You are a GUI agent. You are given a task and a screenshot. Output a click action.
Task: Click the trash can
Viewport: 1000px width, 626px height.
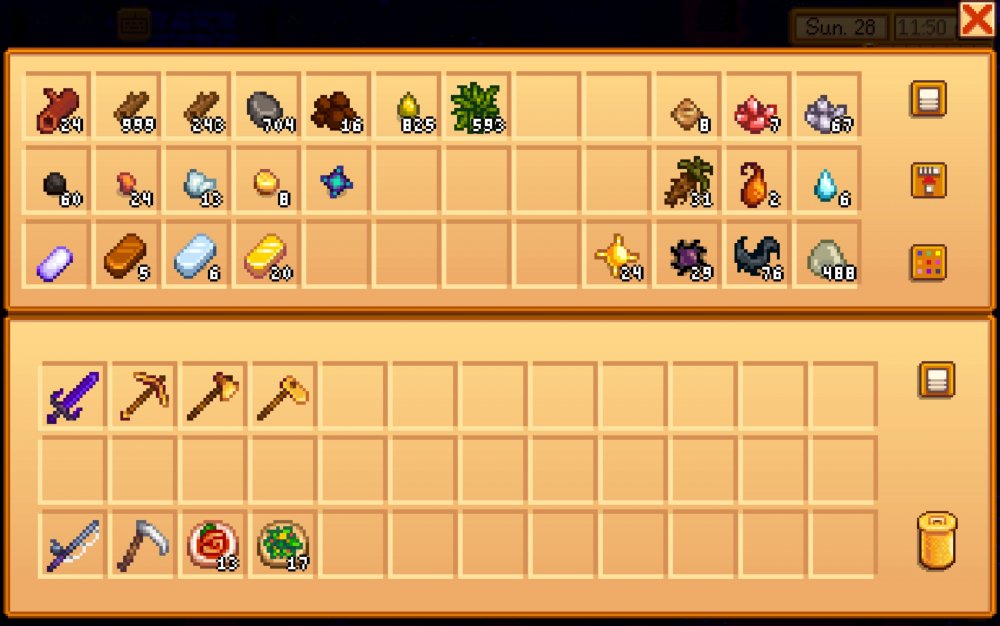936,543
